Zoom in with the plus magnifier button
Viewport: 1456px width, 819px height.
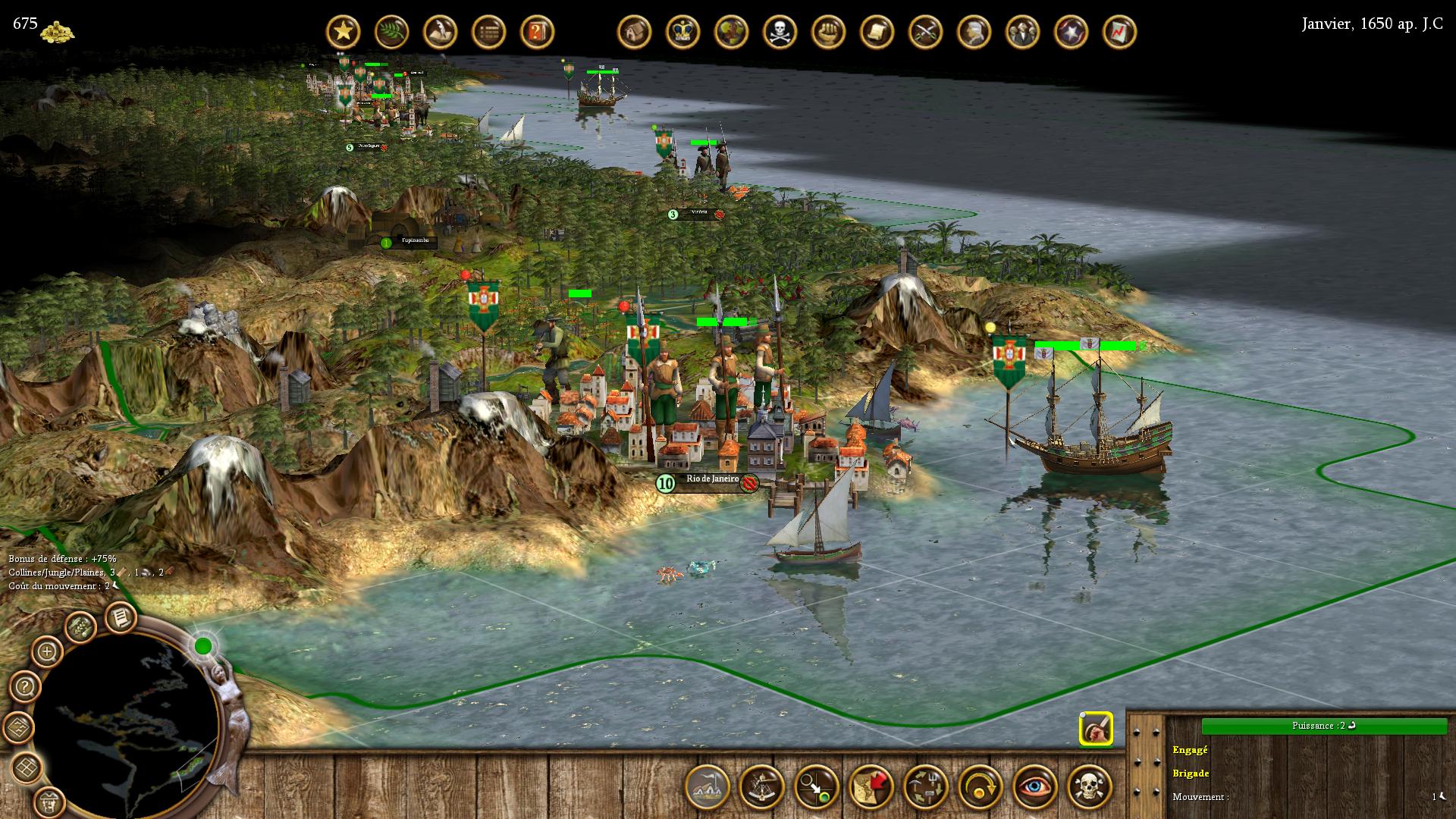pos(47,651)
